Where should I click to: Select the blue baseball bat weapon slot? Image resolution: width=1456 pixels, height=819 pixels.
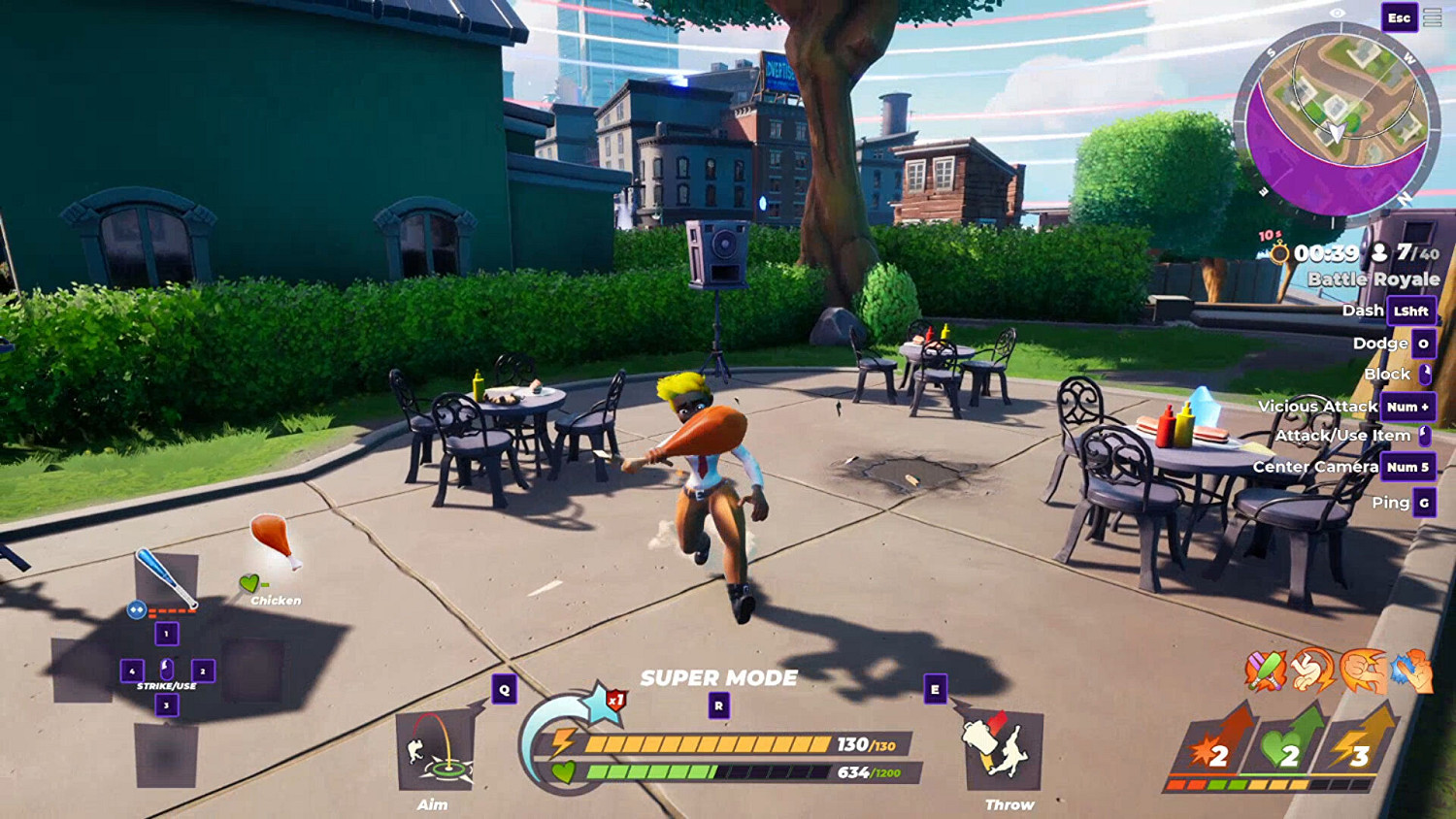166,579
